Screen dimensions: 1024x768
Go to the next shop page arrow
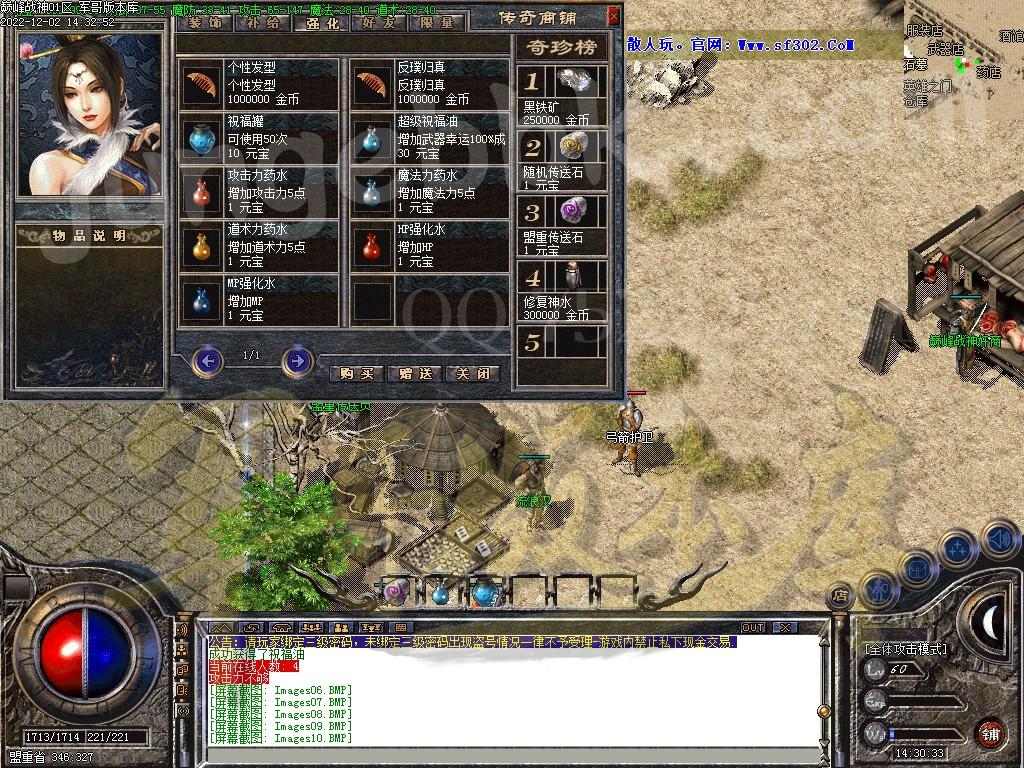pos(297,360)
